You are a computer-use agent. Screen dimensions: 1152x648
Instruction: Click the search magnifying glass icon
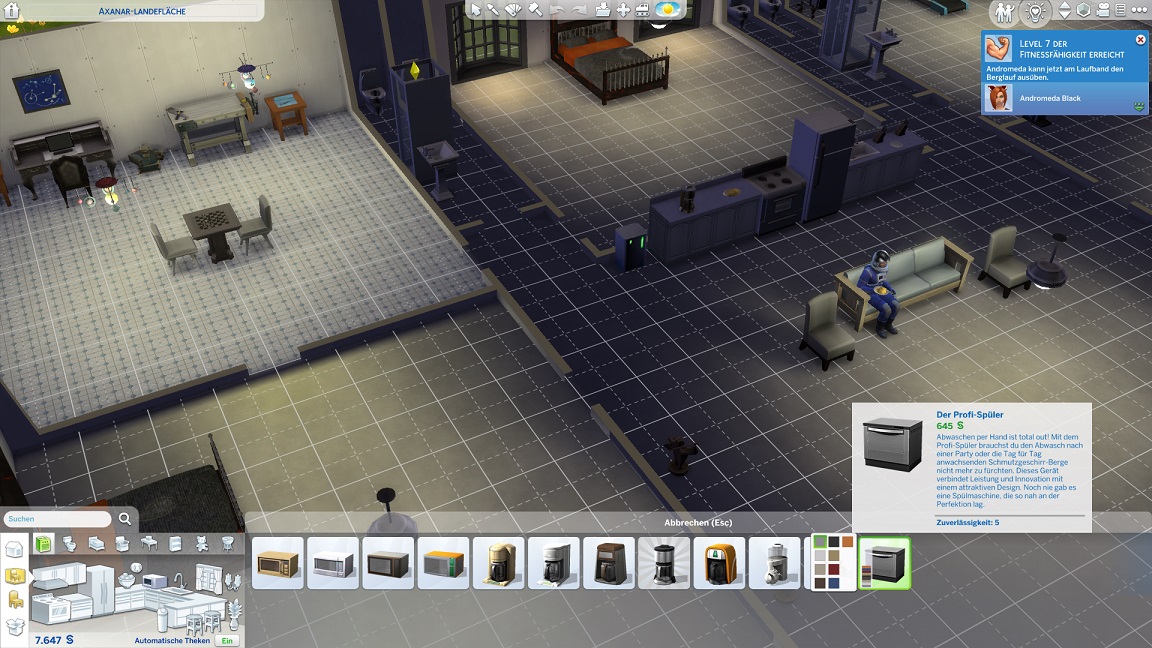(125, 519)
